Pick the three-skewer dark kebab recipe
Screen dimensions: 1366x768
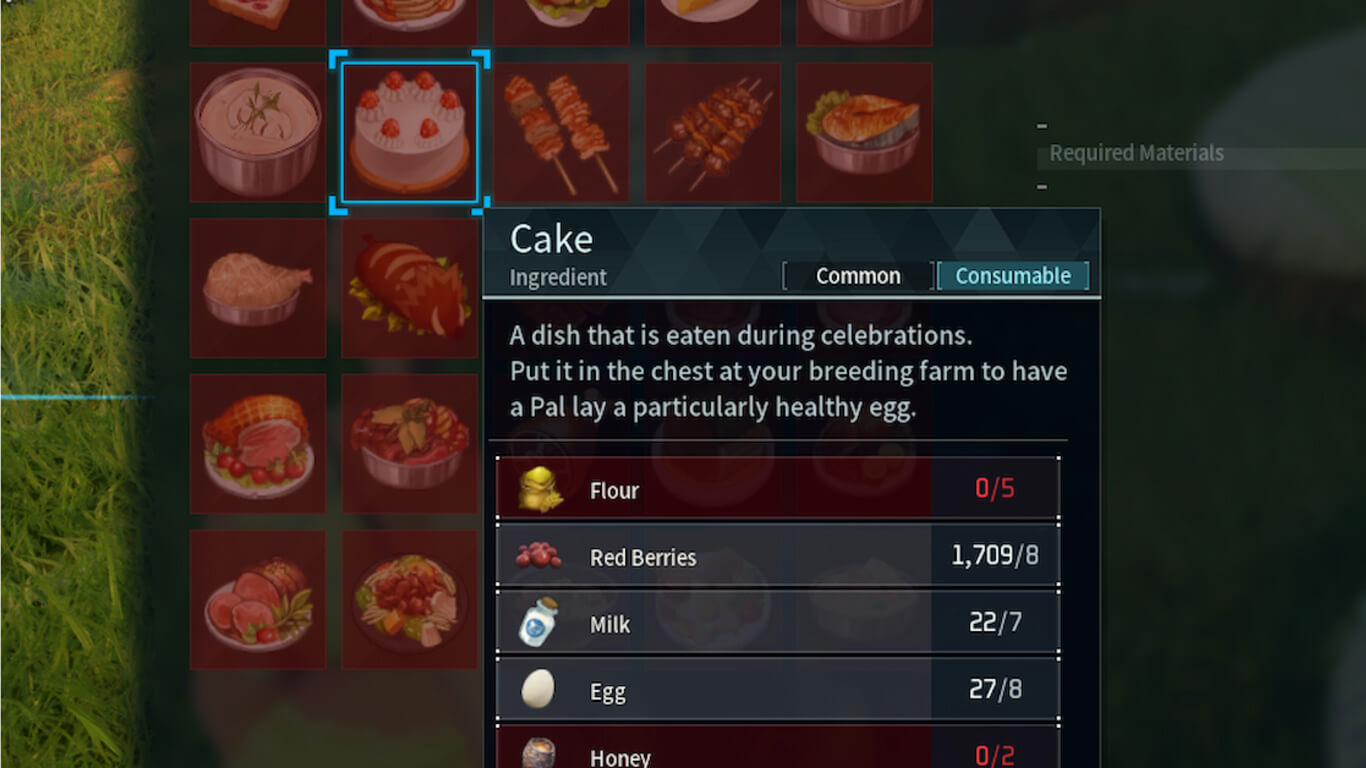pos(713,132)
